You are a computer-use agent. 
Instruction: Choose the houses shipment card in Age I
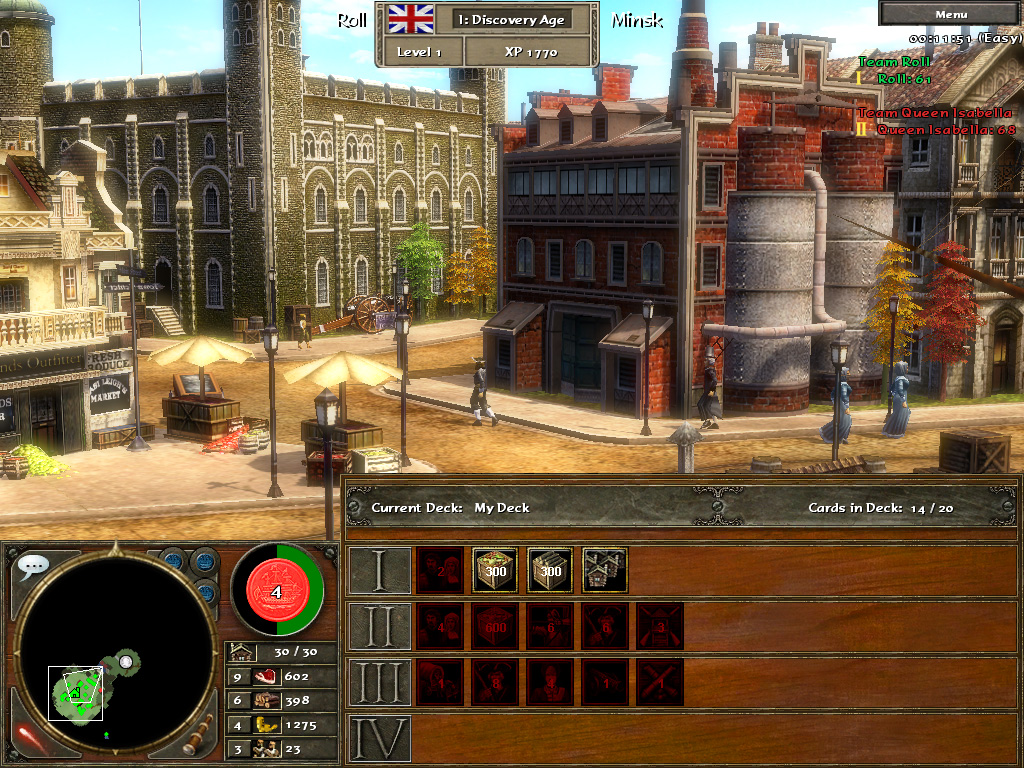point(605,570)
